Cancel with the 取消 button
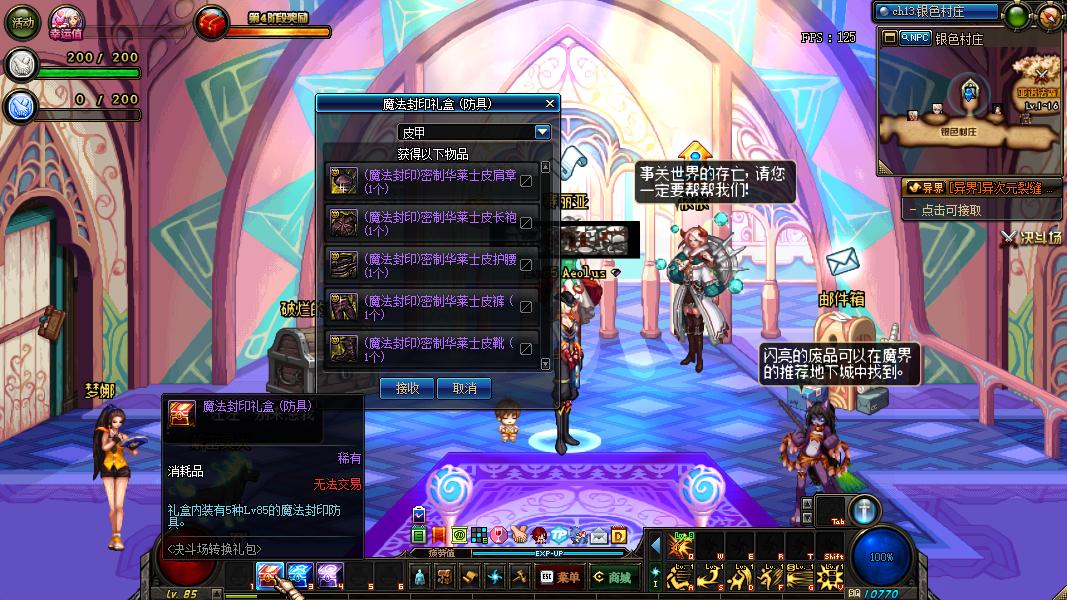Screen dimensions: 1067x600 pos(464,388)
